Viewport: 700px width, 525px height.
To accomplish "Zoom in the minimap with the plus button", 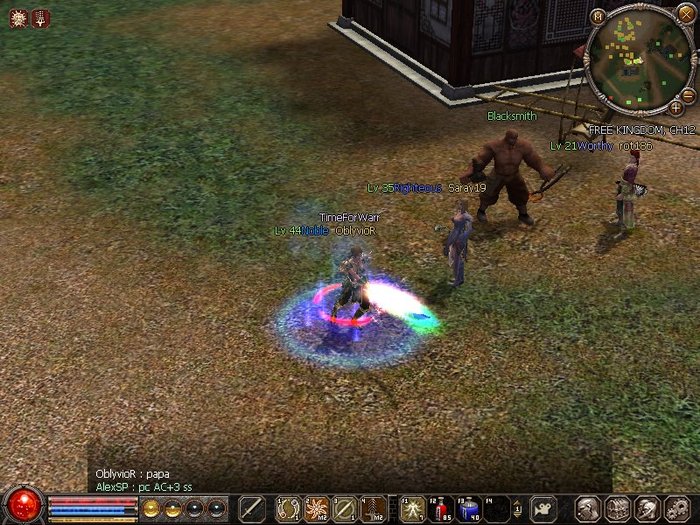I will (676, 106).
